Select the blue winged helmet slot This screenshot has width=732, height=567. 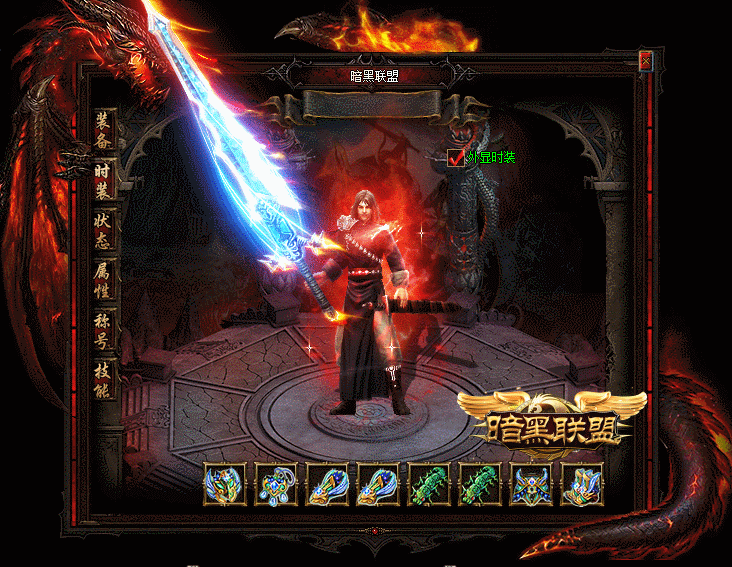pos(224,485)
